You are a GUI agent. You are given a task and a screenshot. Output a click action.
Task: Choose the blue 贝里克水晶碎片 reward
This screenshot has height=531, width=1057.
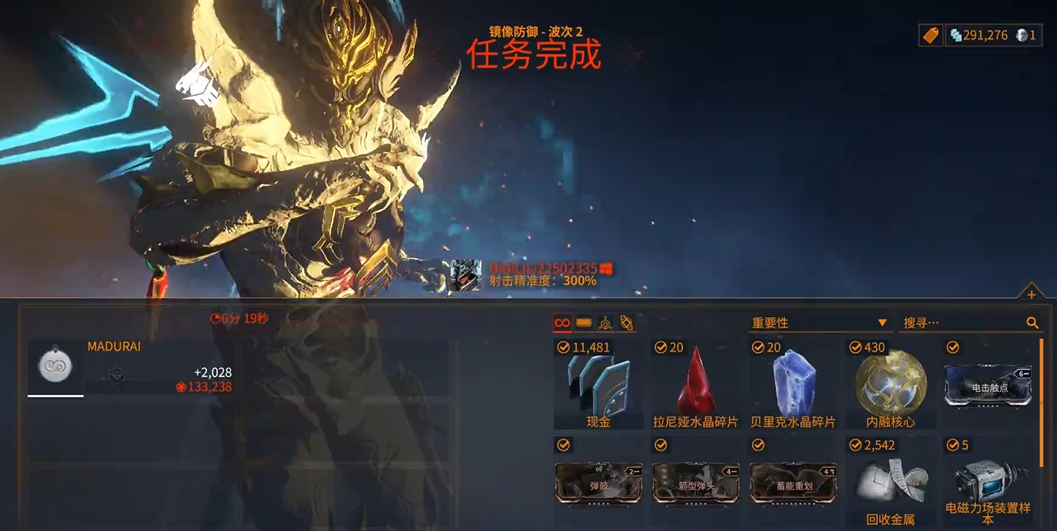(793, 386)
